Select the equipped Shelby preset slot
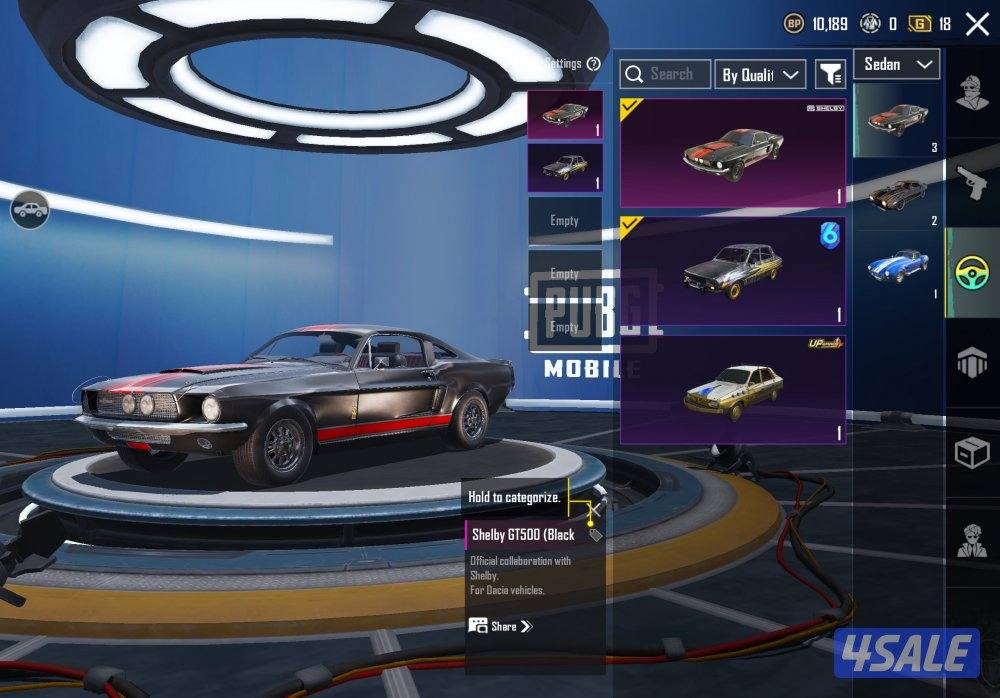Image resolution: width=1000 pixels, height=698 pixels. pyautogui.click(x=565, y=114)
